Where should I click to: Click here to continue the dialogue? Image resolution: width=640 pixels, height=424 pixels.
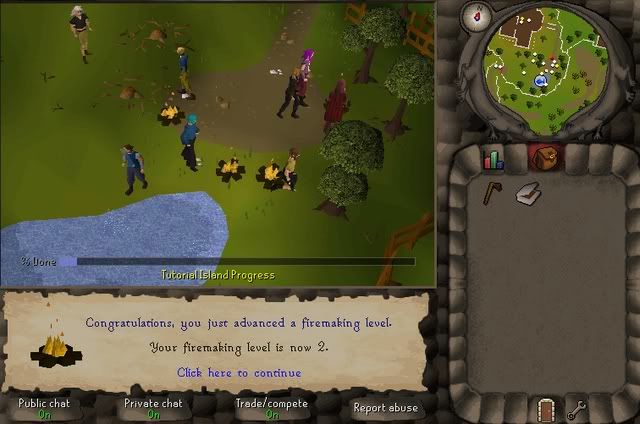(x=239, y=372)
